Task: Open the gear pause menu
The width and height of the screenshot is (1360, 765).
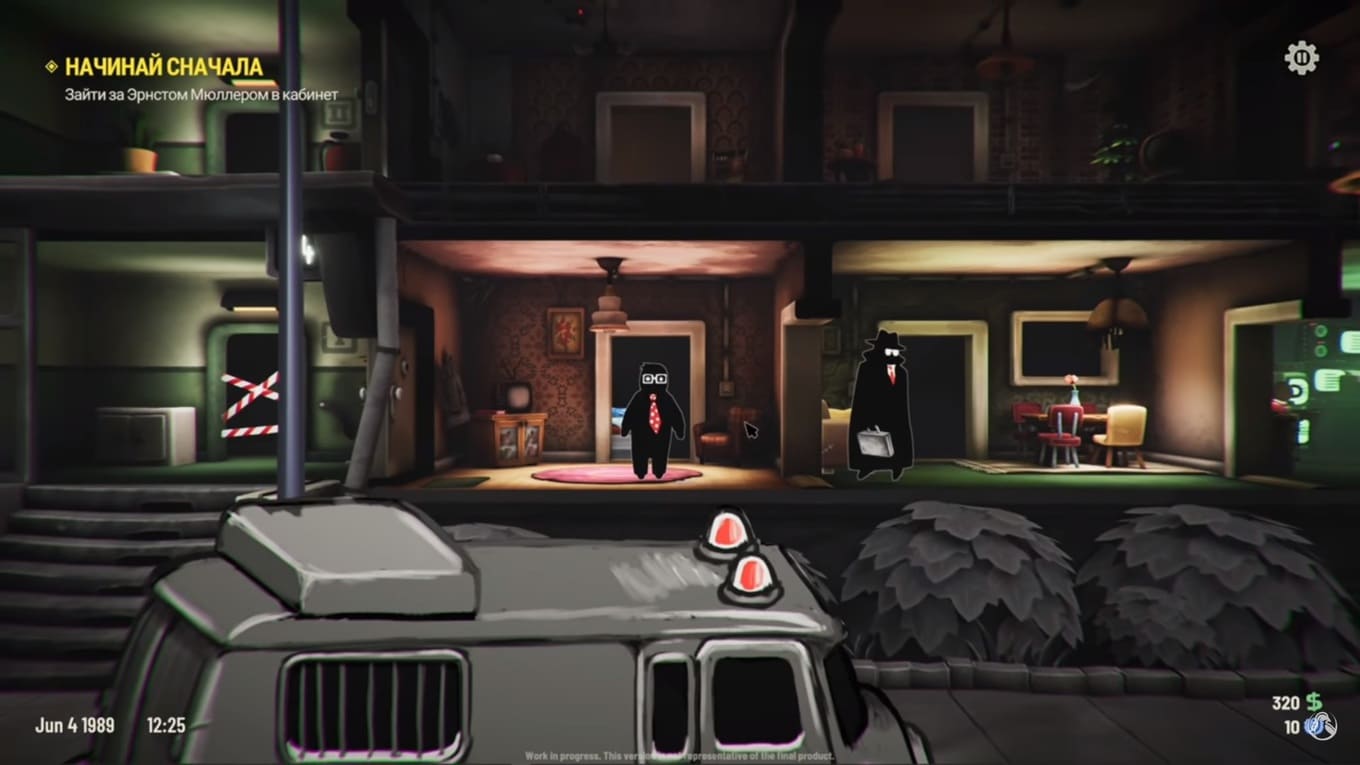Action: coord(1301,58)
